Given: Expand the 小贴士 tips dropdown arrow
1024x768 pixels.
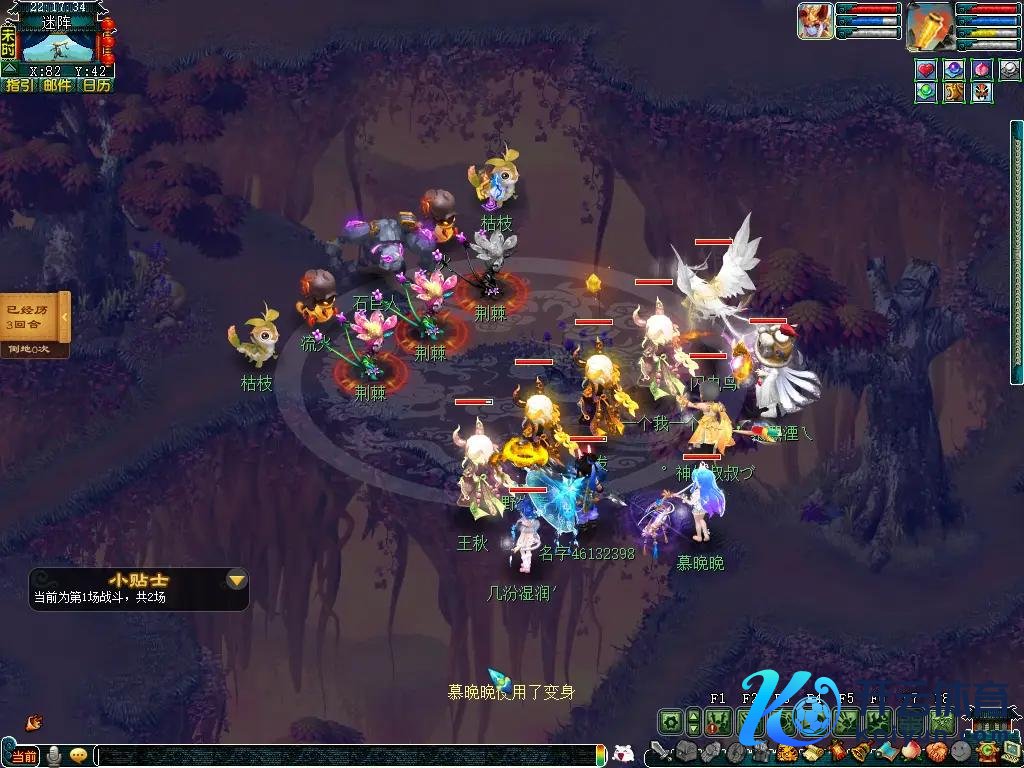Looking at the screenshot, I should click(x=236, y=580).
